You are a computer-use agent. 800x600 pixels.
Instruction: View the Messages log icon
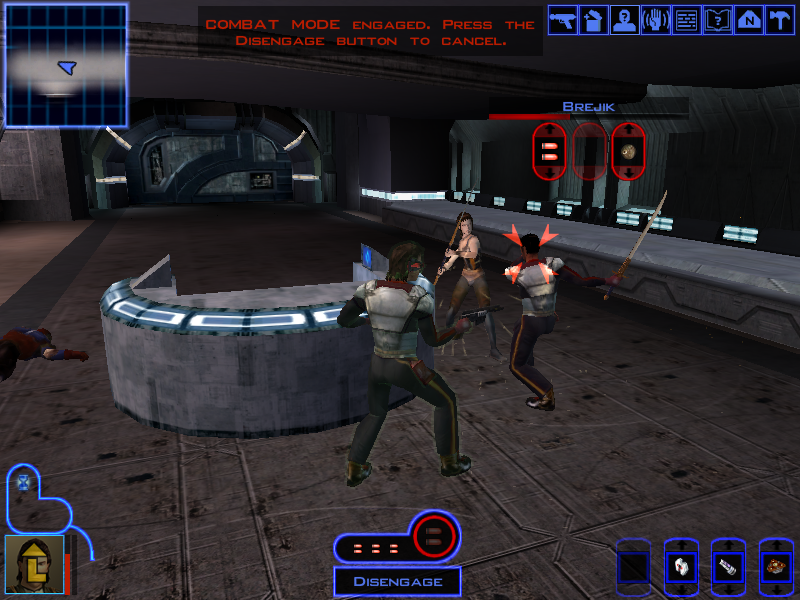686,20
